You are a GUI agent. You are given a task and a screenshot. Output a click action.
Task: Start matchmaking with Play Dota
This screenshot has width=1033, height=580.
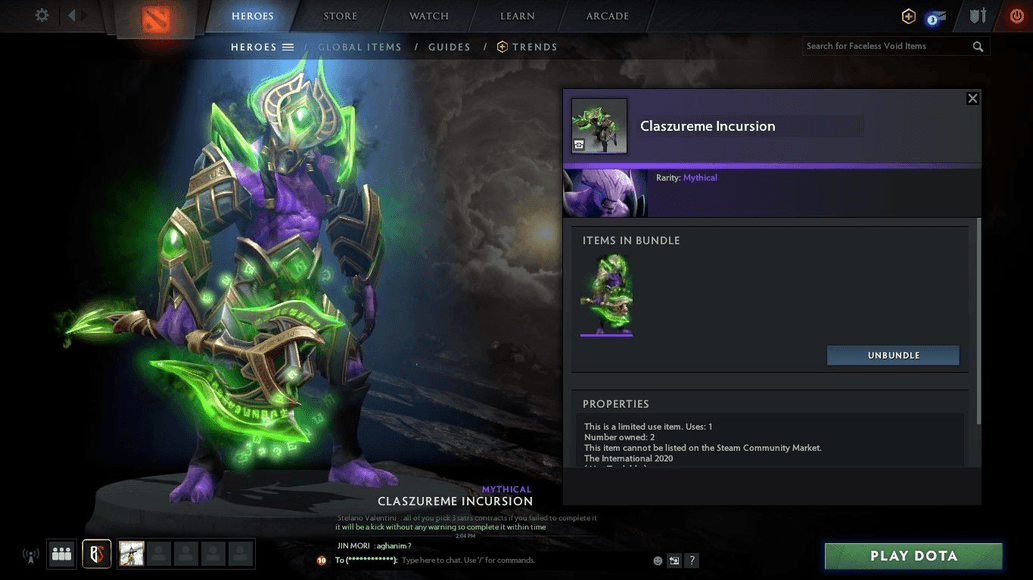click(x=913, y=556)
